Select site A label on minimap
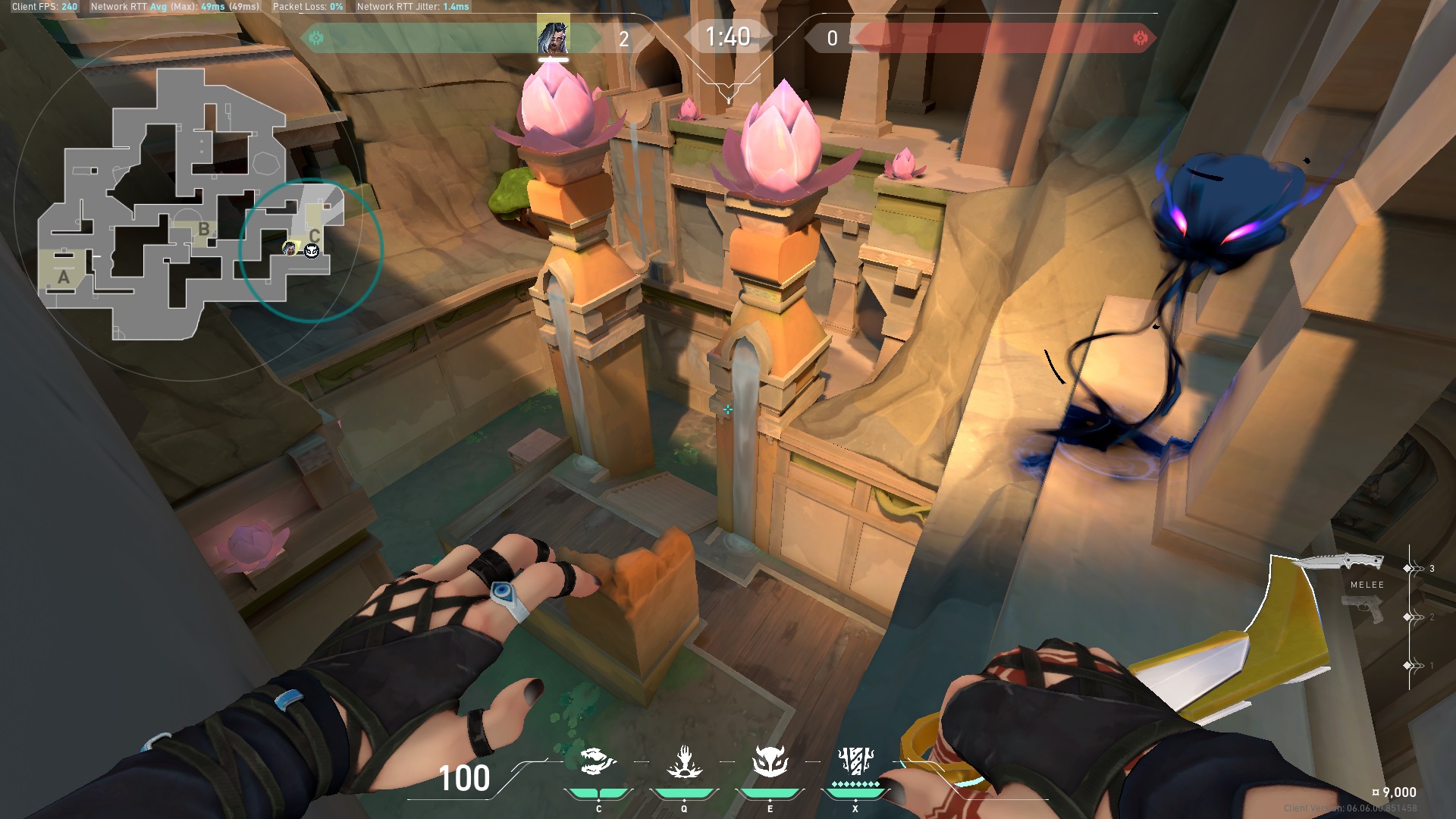 tap(64, 278)
